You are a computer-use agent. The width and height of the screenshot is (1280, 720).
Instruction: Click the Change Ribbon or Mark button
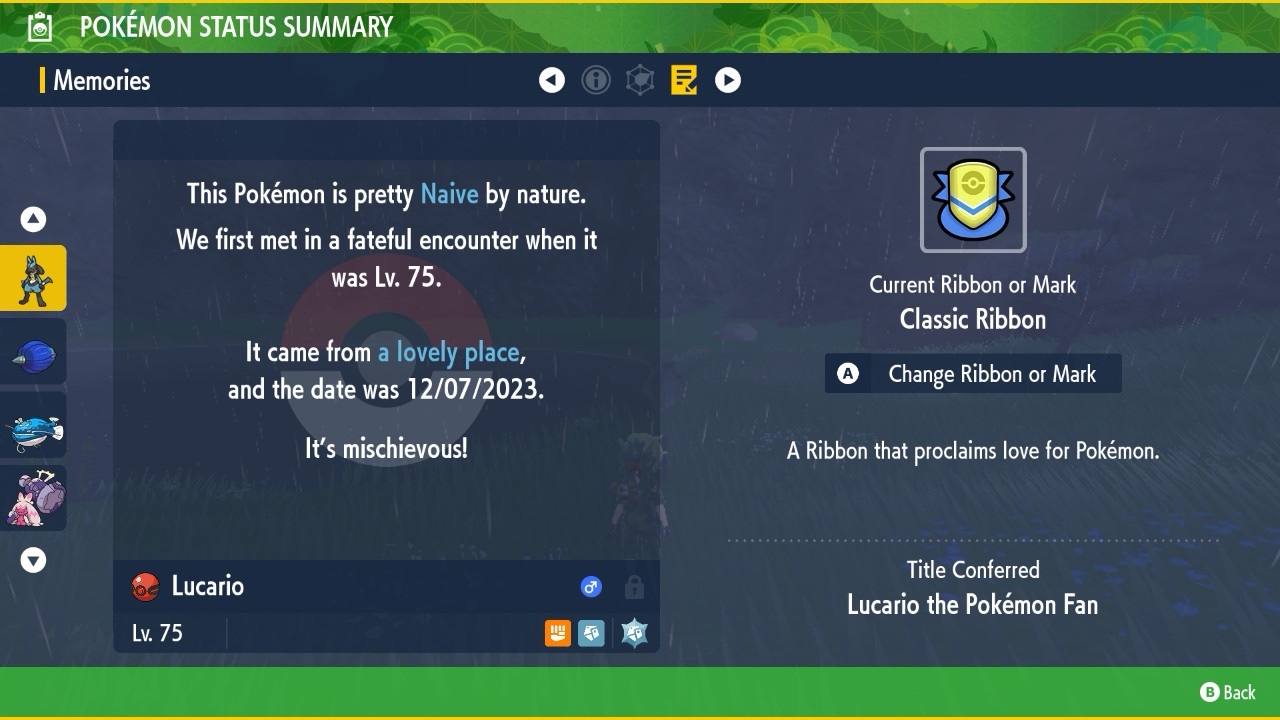click(972, 374)
